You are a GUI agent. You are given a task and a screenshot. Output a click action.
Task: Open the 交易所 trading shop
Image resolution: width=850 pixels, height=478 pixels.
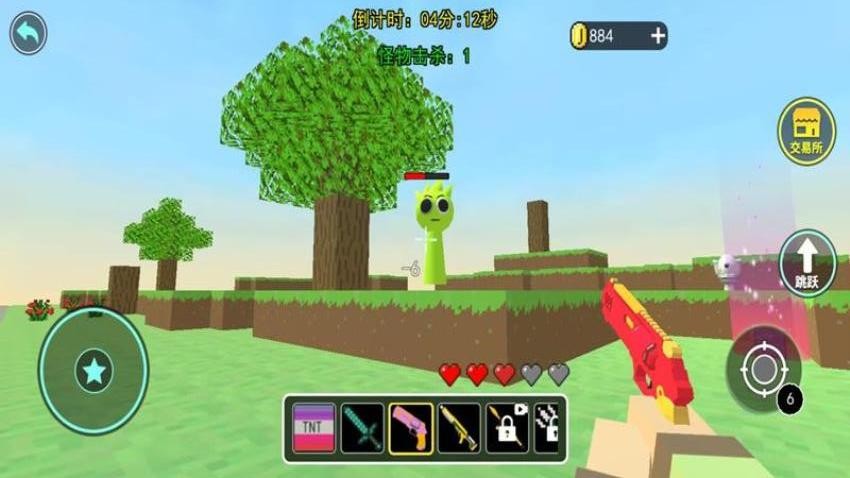point(806,132)
